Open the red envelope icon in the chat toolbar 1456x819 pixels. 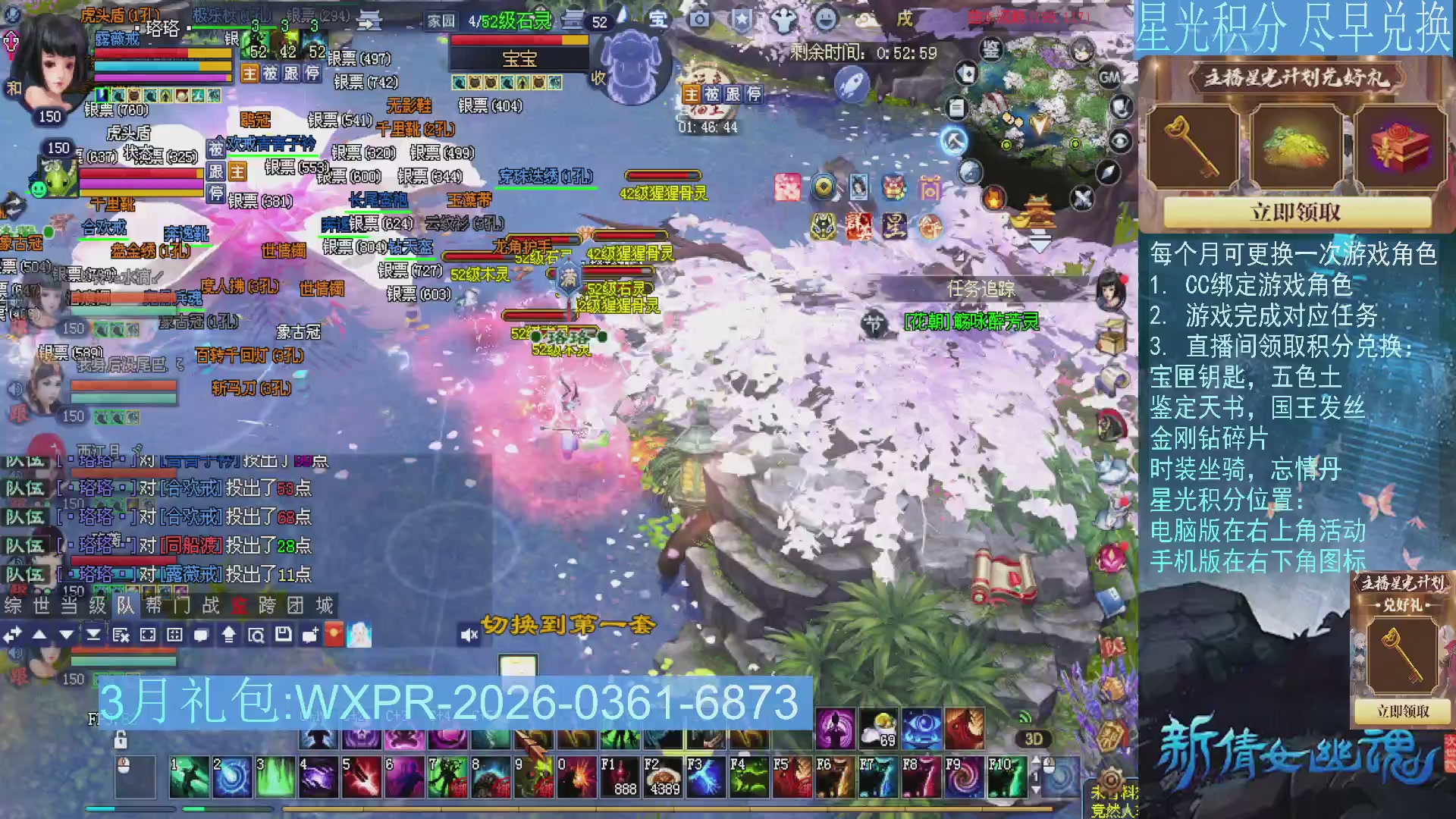(x=333, y=633)
